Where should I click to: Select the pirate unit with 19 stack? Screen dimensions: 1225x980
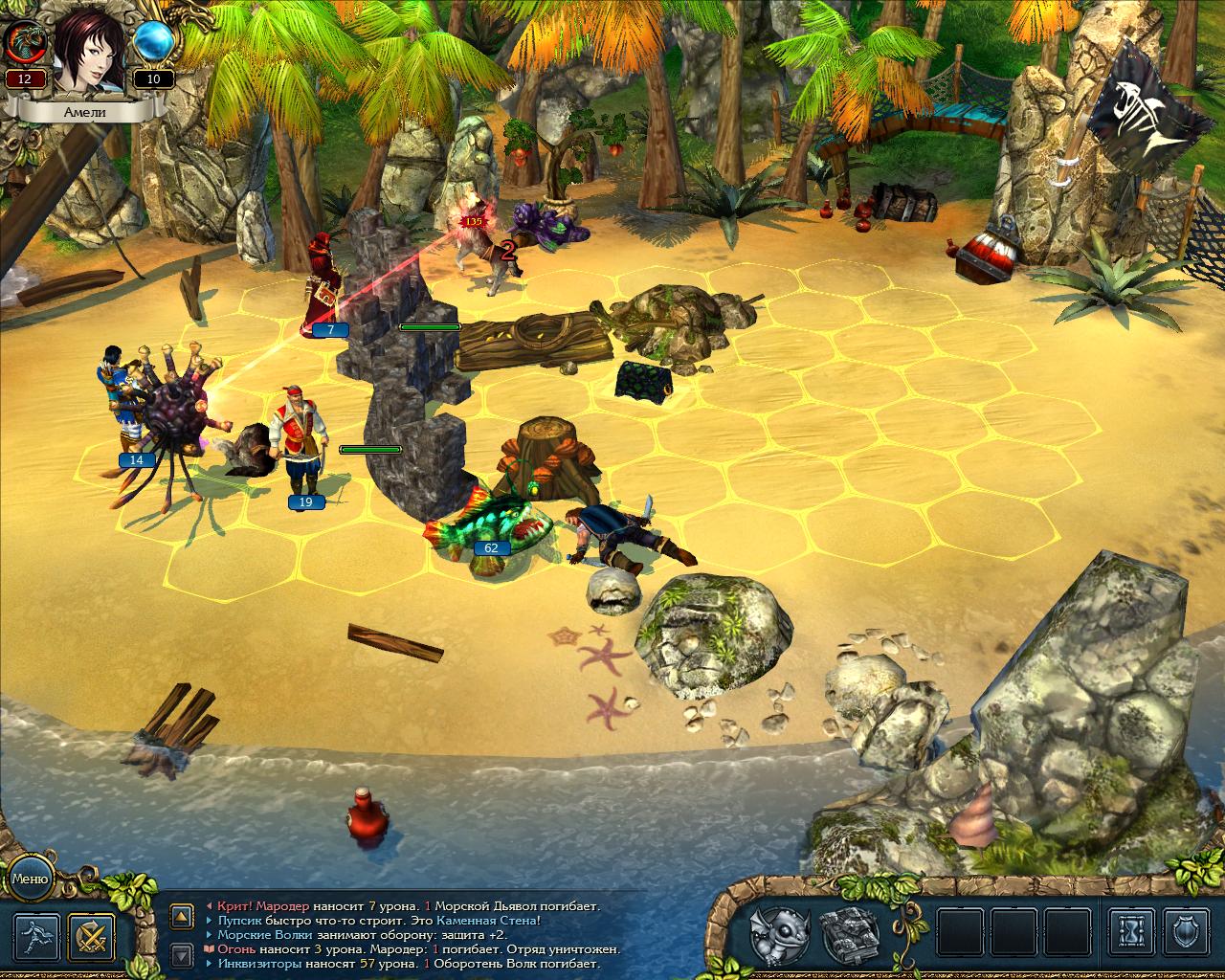[x=299, y=445]
